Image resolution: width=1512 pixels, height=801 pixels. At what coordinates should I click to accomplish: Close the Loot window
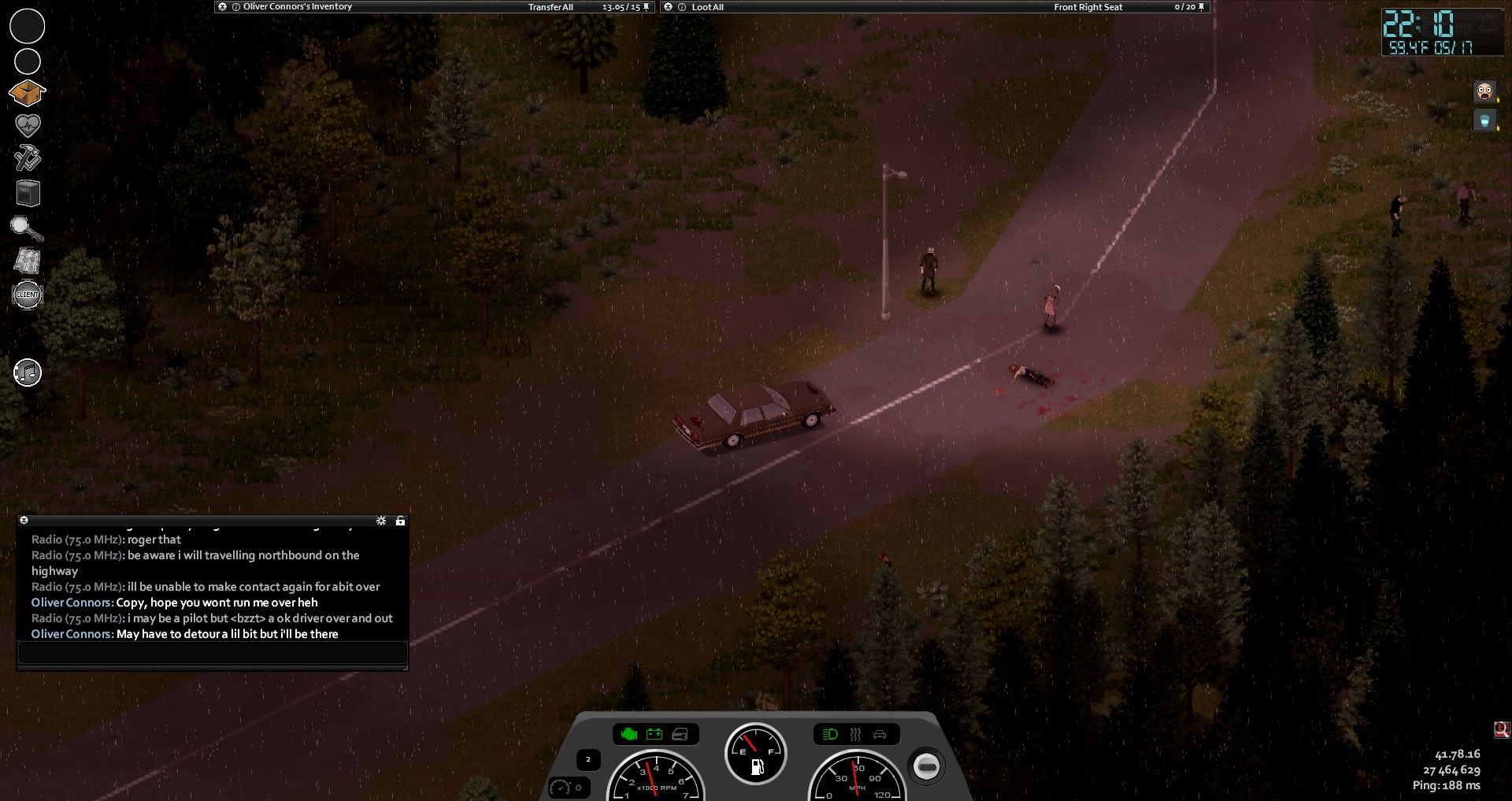669,6
